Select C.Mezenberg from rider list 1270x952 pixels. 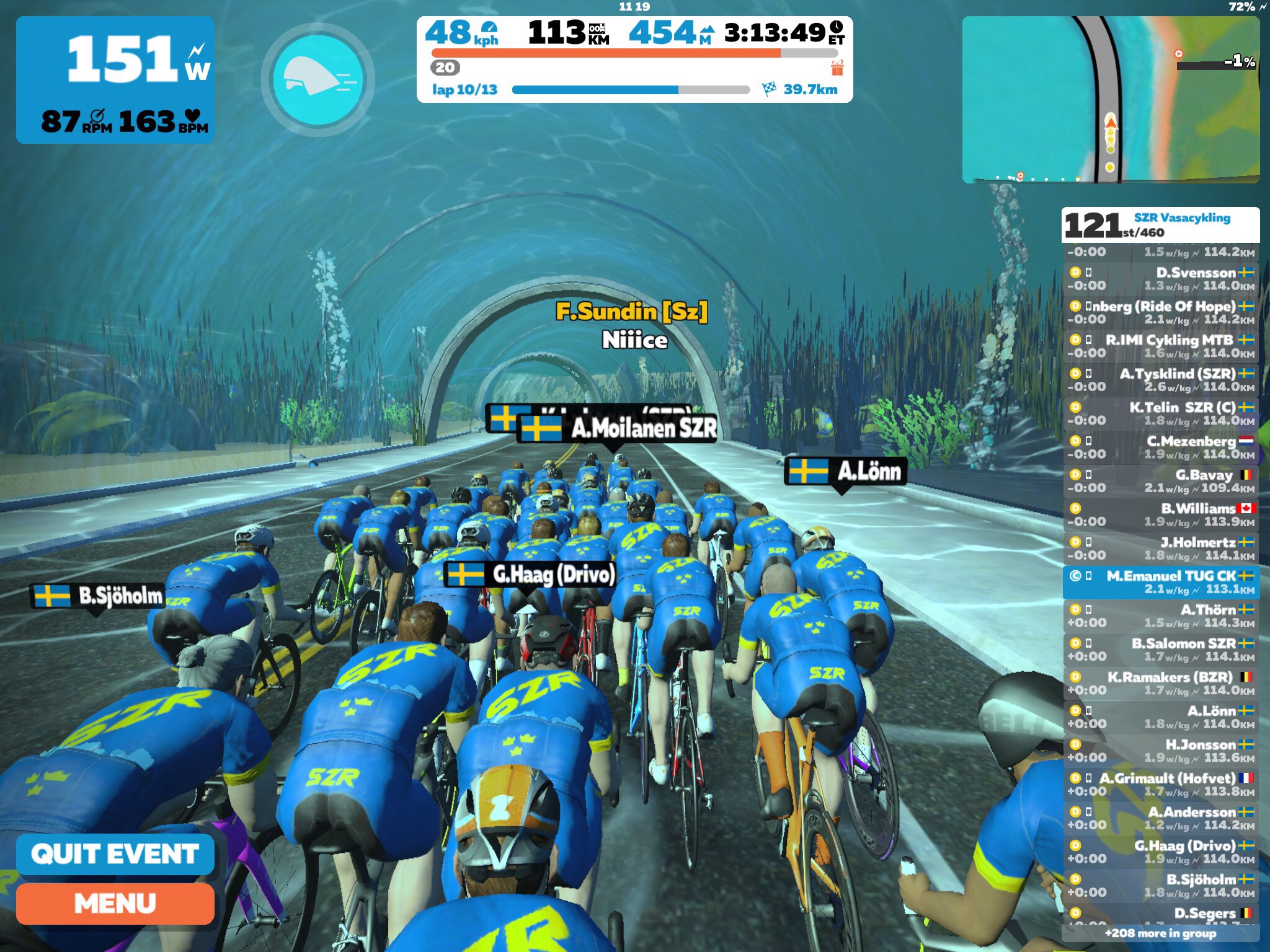[1160, 447]
